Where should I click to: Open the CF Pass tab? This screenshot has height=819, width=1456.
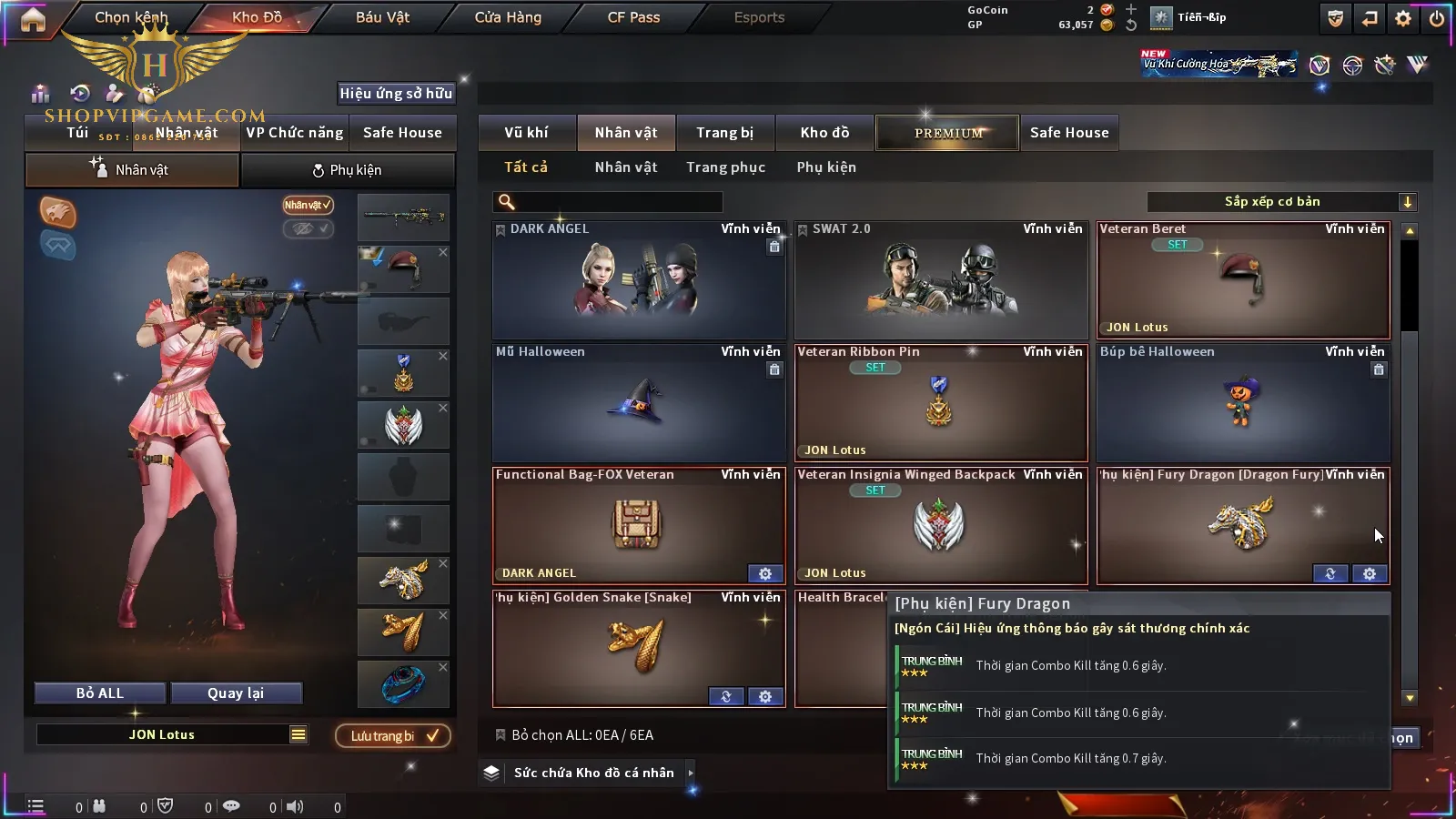click(633, 17)
